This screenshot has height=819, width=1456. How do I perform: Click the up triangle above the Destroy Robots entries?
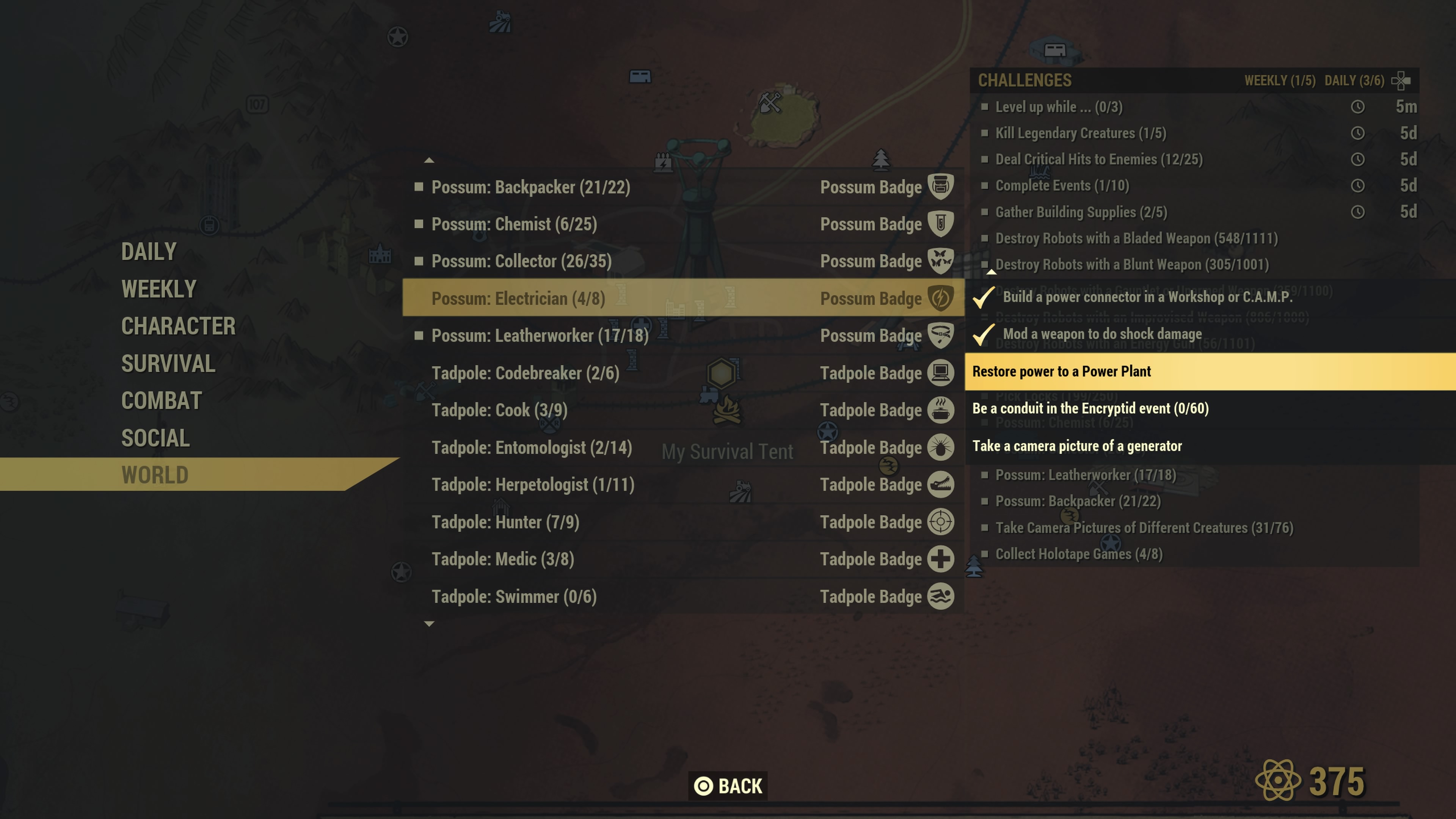(992, 272)
